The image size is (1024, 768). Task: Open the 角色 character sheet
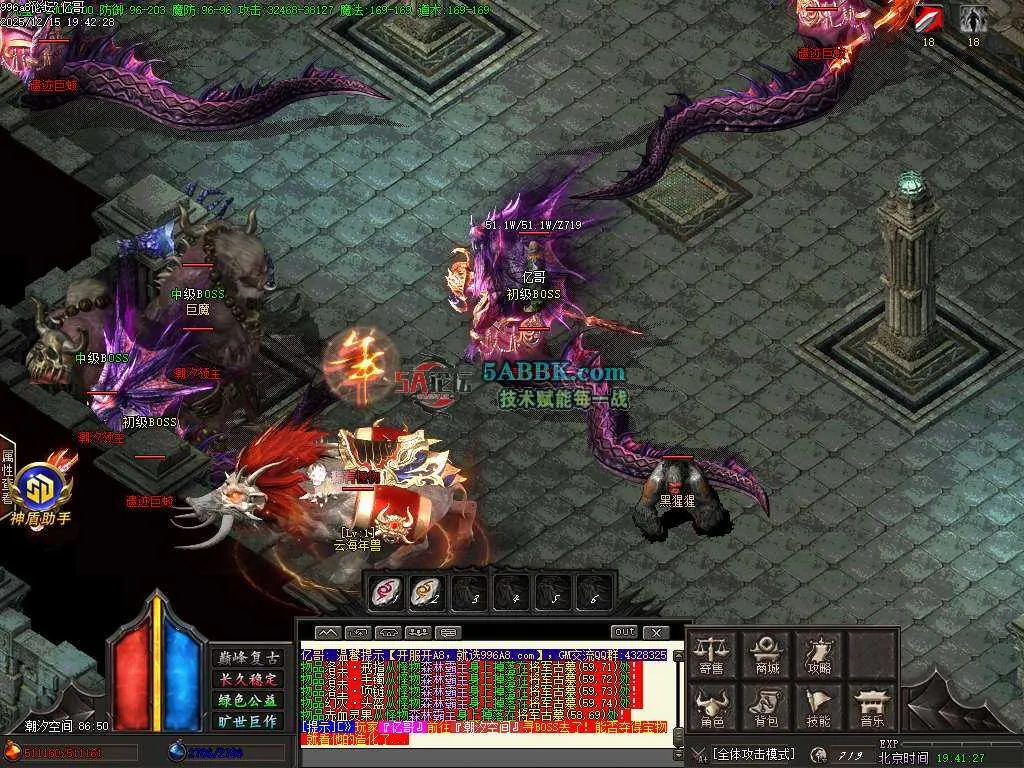(711, 706)
